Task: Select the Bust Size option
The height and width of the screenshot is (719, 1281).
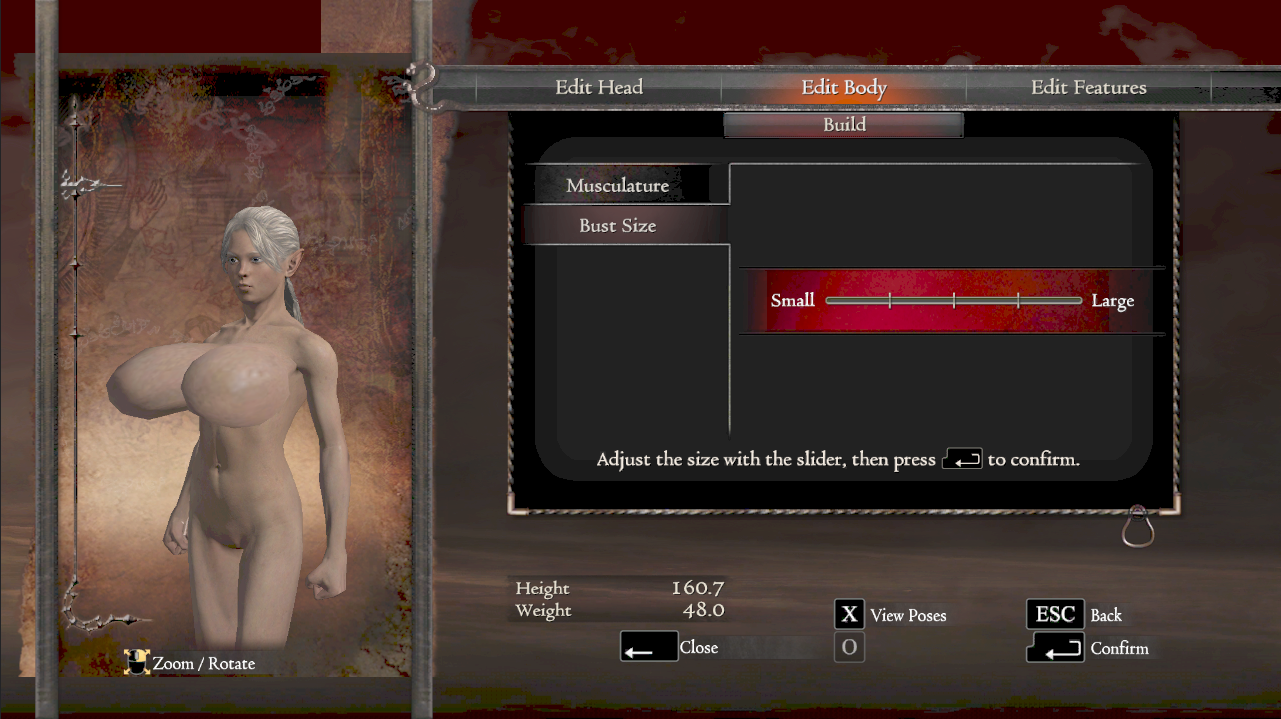Action: click(x=617, y=226)
